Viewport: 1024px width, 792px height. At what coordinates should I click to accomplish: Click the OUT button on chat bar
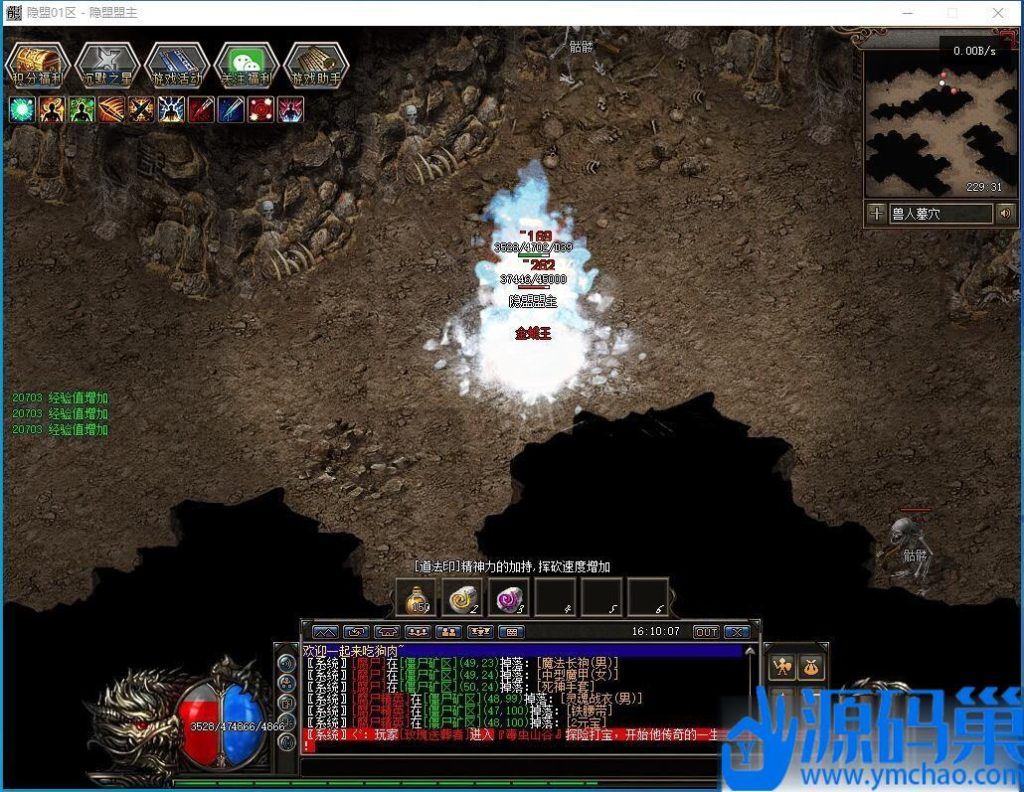point(706,632)
